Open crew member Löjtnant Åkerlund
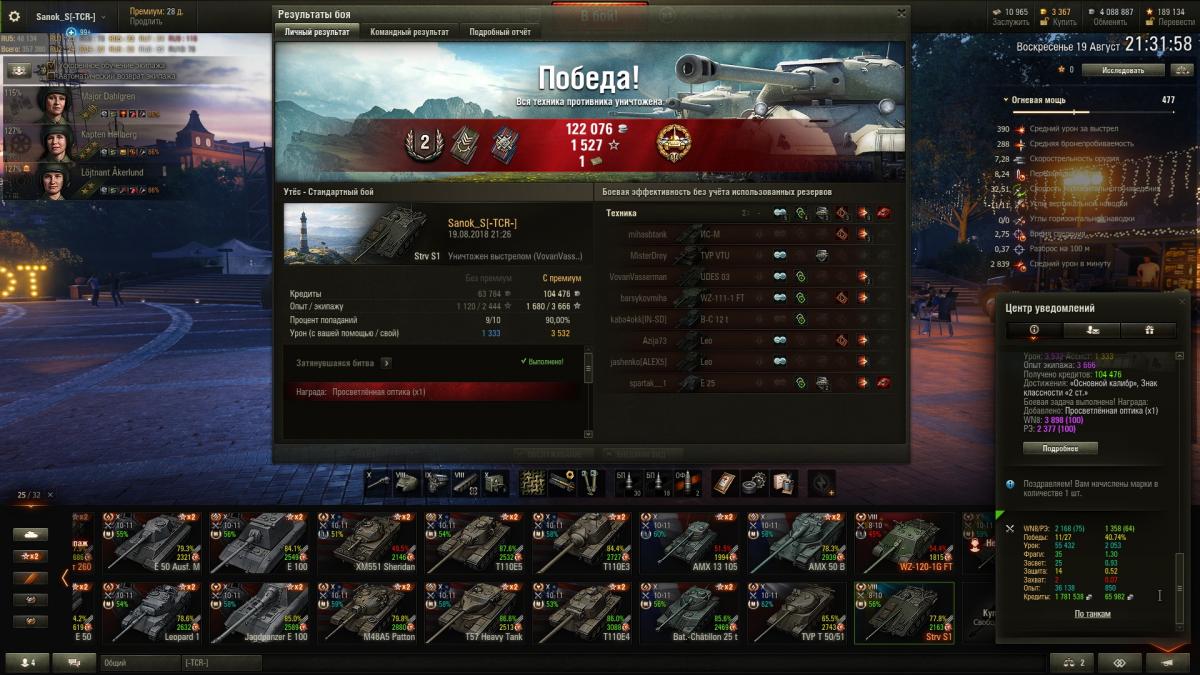Viewport: 1200px width, 675px height. click(x=111, y=172)
